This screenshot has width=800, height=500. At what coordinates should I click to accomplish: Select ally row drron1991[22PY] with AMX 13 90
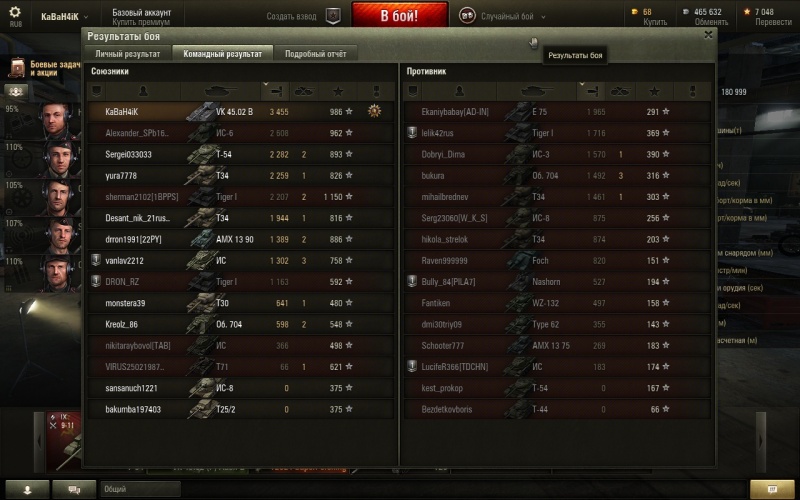pos(238,240)
